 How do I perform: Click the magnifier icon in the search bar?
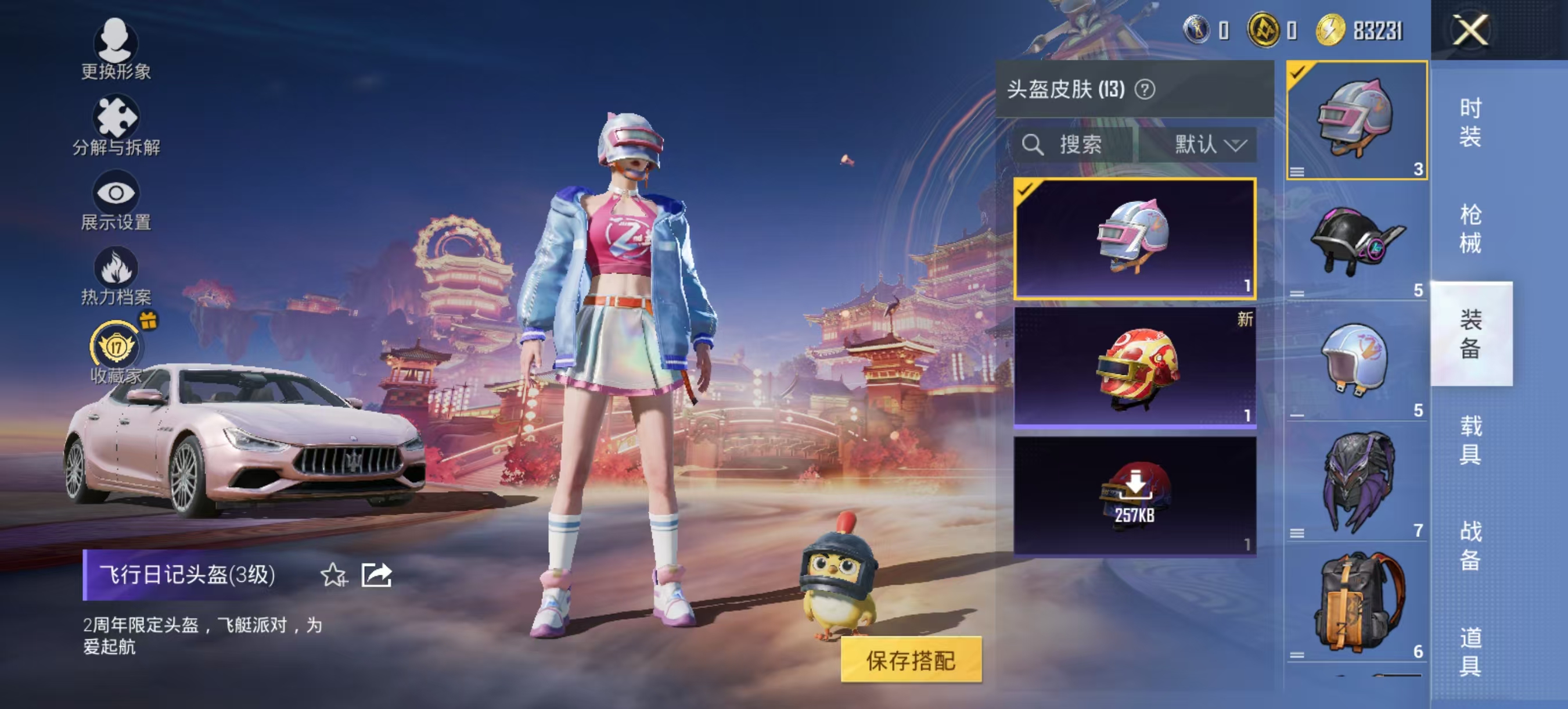(1034, 144)
